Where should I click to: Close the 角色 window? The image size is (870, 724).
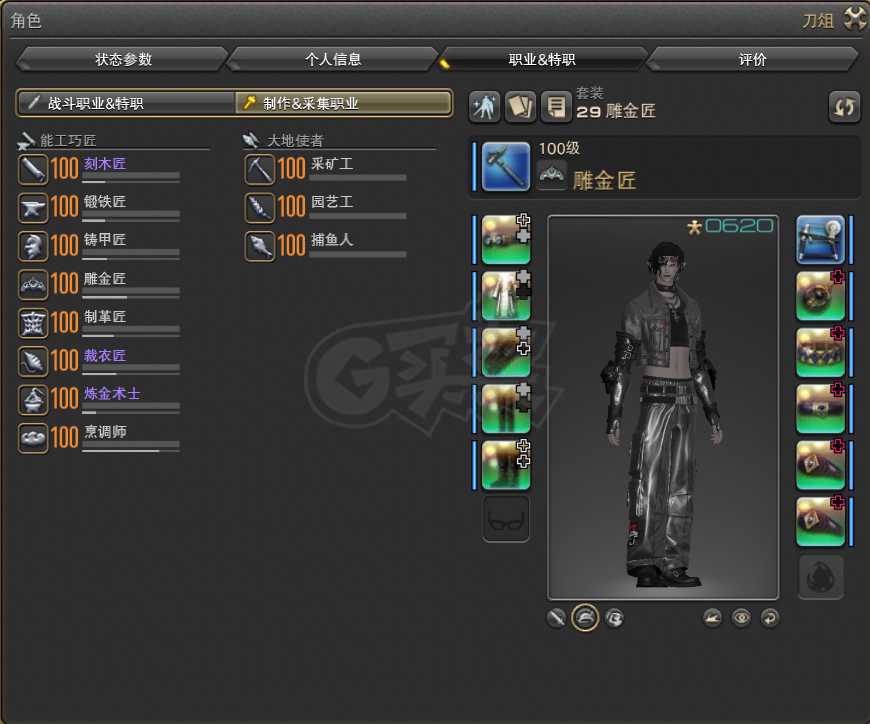point(855,18)
